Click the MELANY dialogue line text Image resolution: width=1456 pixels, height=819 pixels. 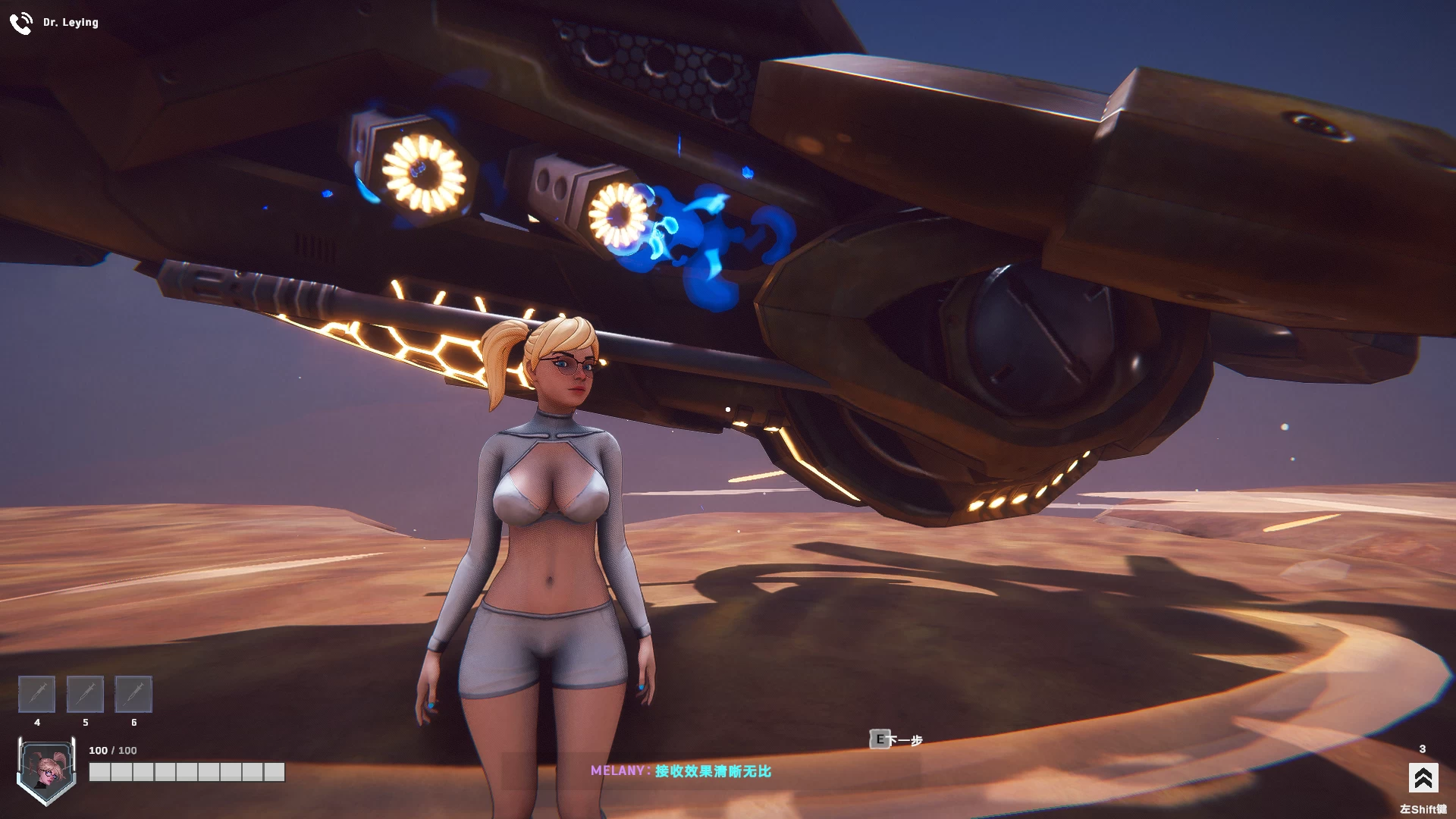click(713, 769)
